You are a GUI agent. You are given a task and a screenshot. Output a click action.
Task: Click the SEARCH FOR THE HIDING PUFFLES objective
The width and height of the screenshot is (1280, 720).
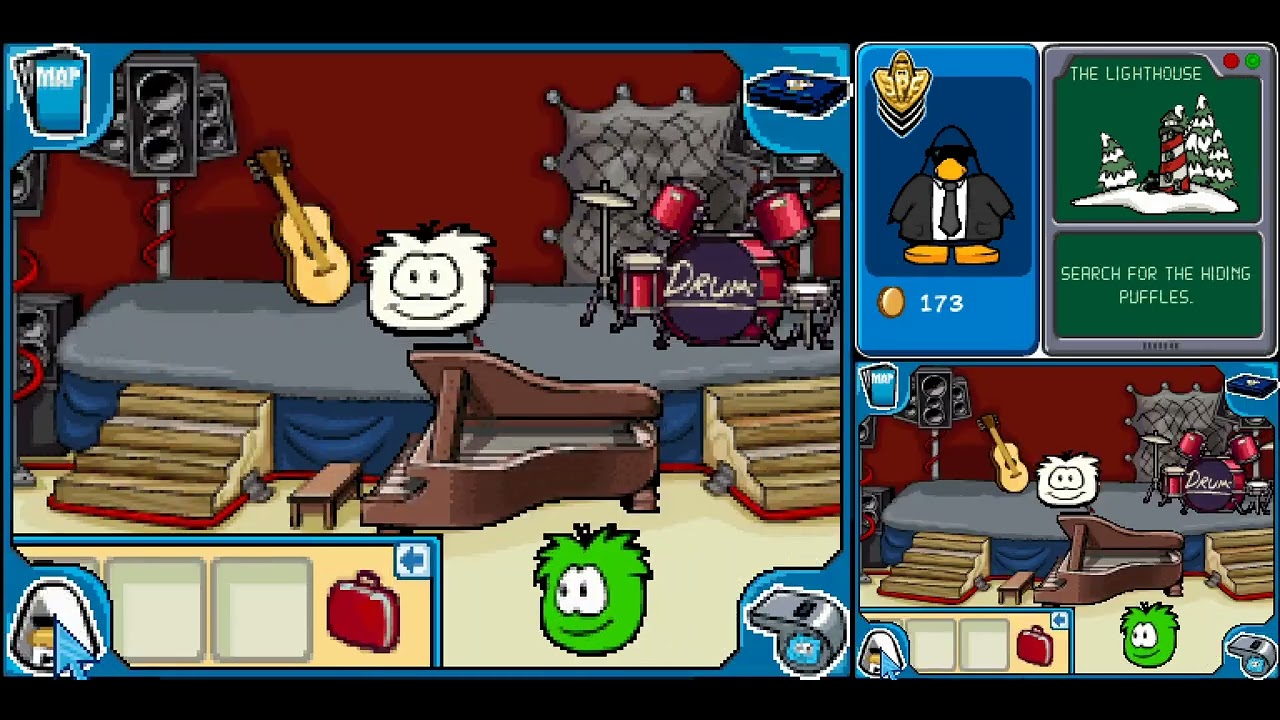click(x=1157, y=283)
